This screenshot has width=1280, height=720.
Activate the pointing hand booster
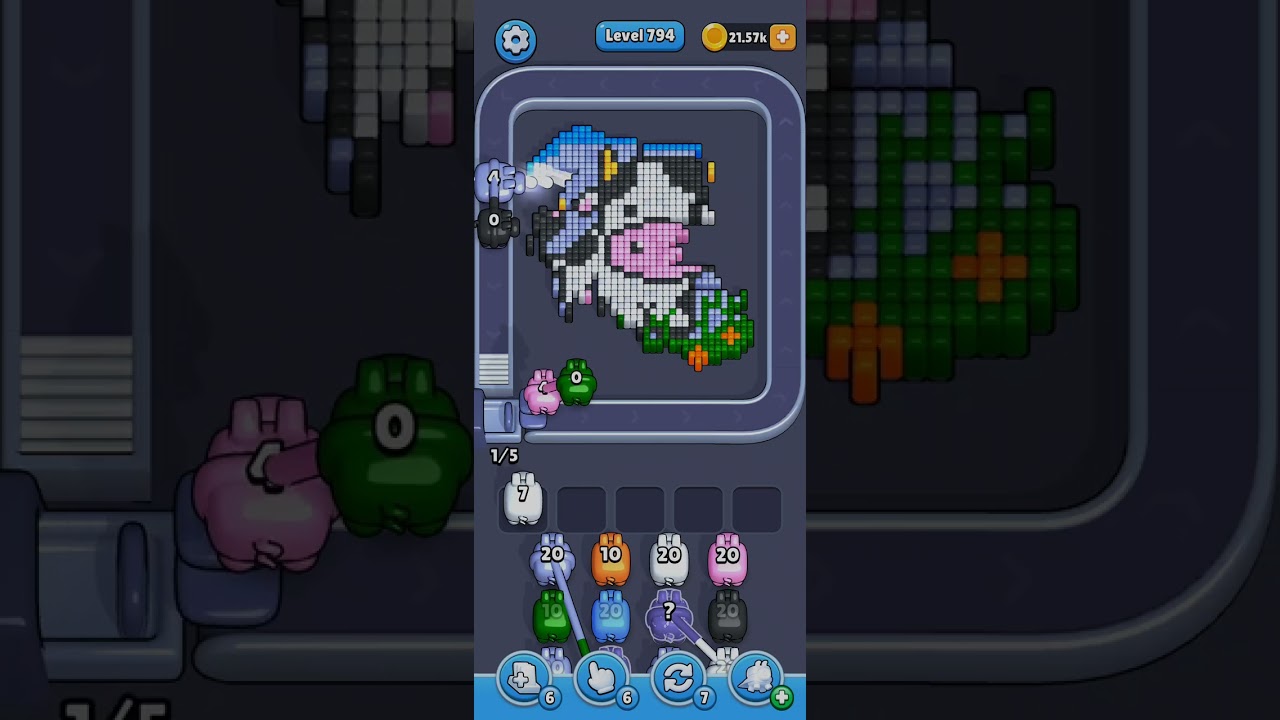[601, 680]
